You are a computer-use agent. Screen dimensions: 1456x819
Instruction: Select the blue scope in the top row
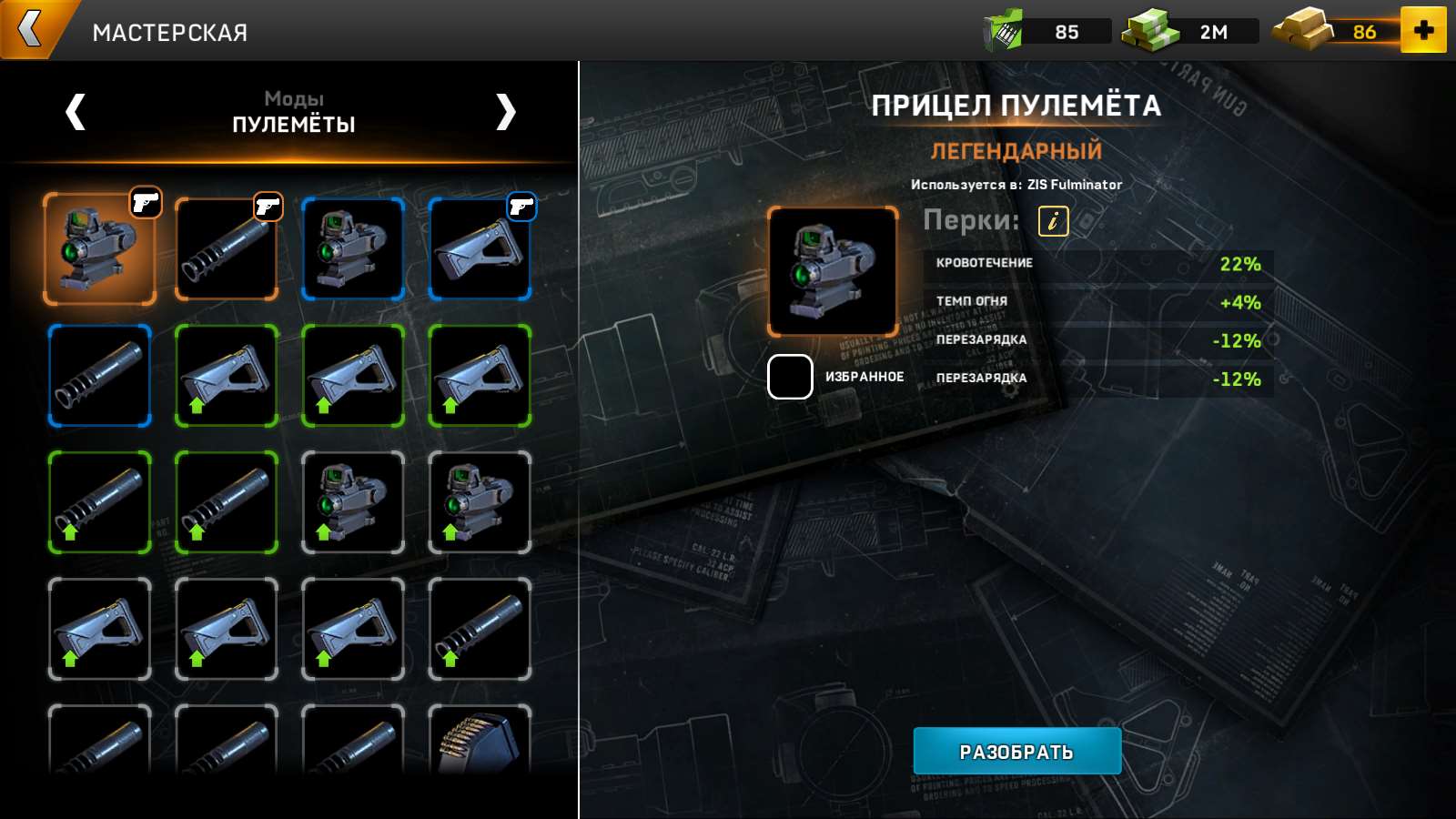(x=353, y=249)
